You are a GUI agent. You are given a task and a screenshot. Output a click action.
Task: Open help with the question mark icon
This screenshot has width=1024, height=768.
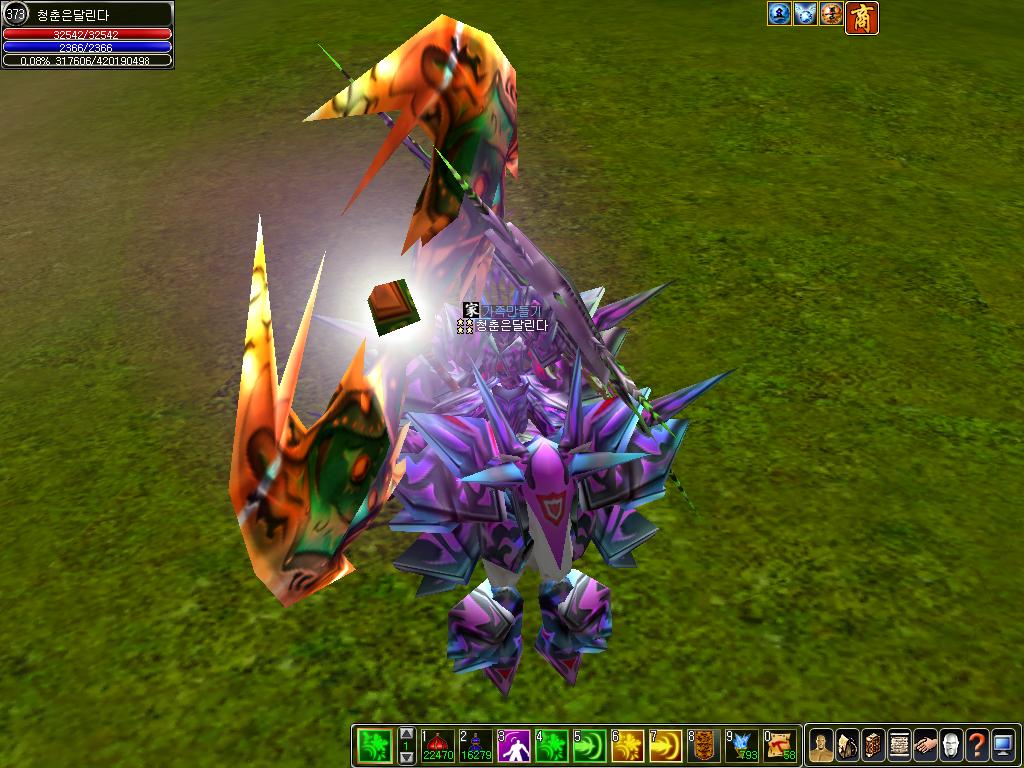click(977, 745)
